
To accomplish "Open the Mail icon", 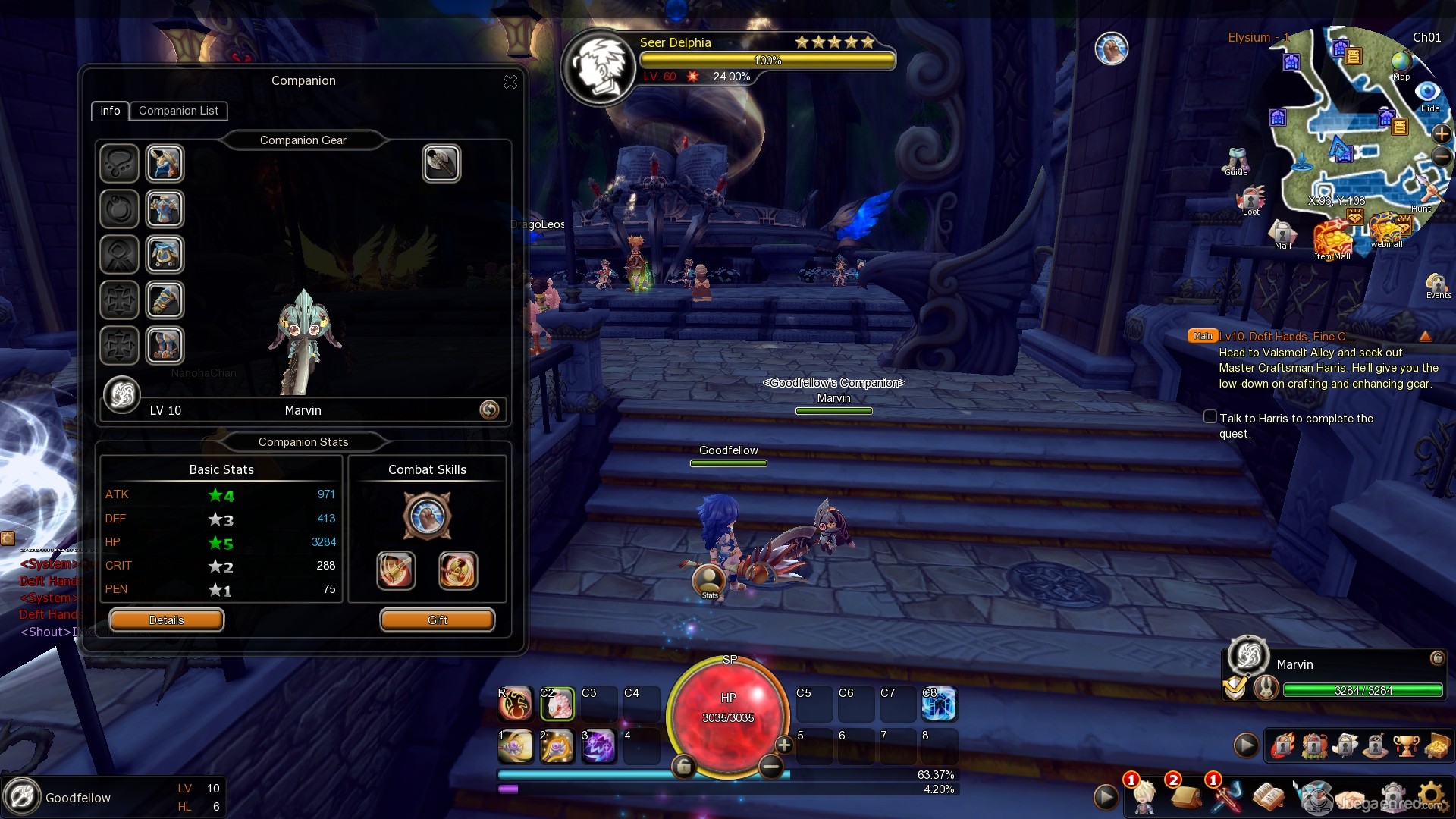I will point(1282,234).
